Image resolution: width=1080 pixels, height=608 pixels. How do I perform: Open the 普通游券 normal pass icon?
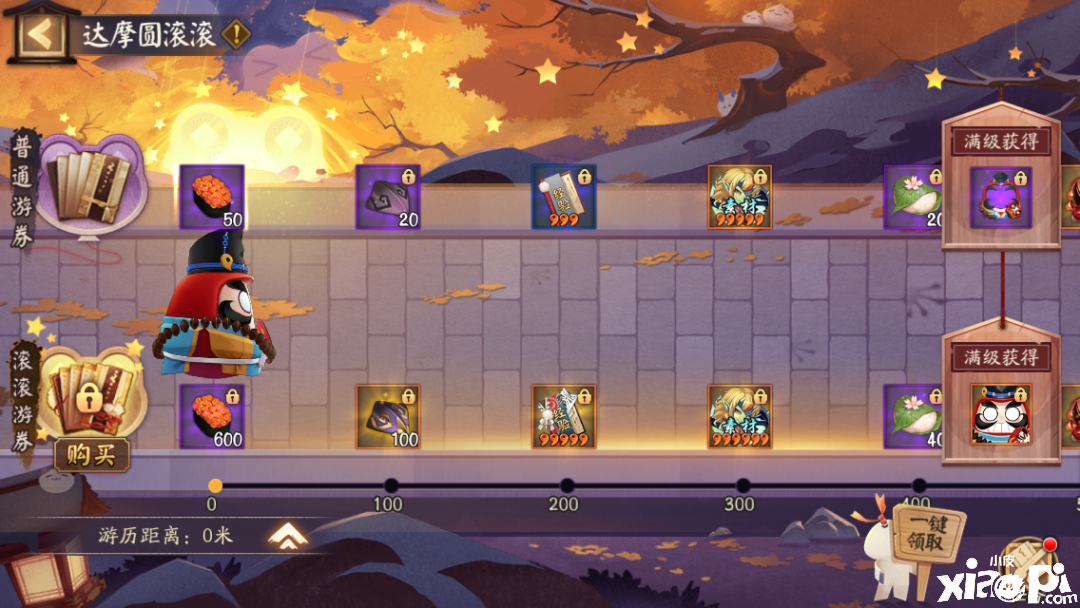coord(88,185)
